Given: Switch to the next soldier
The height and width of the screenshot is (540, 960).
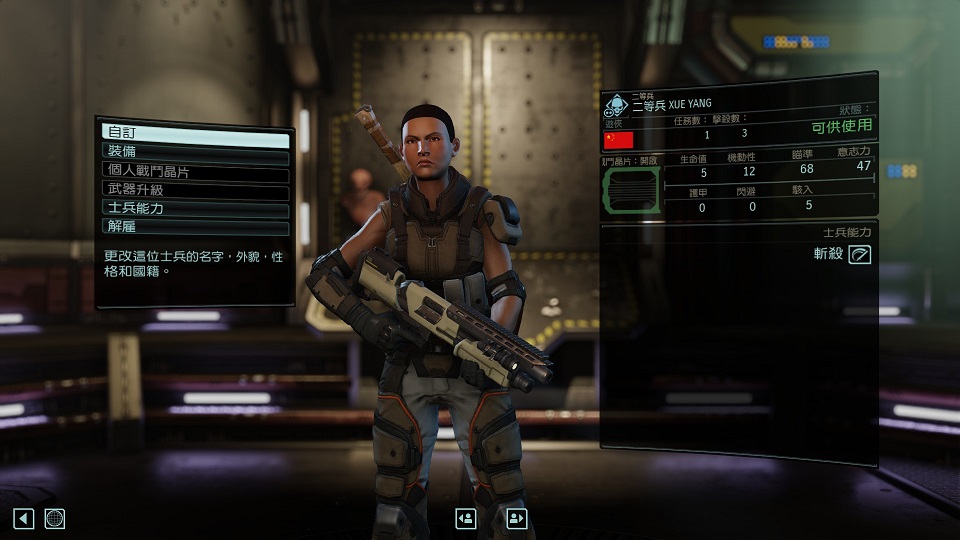Looking at the screenshot, I should pyautogui.click(x=516, y=518).
